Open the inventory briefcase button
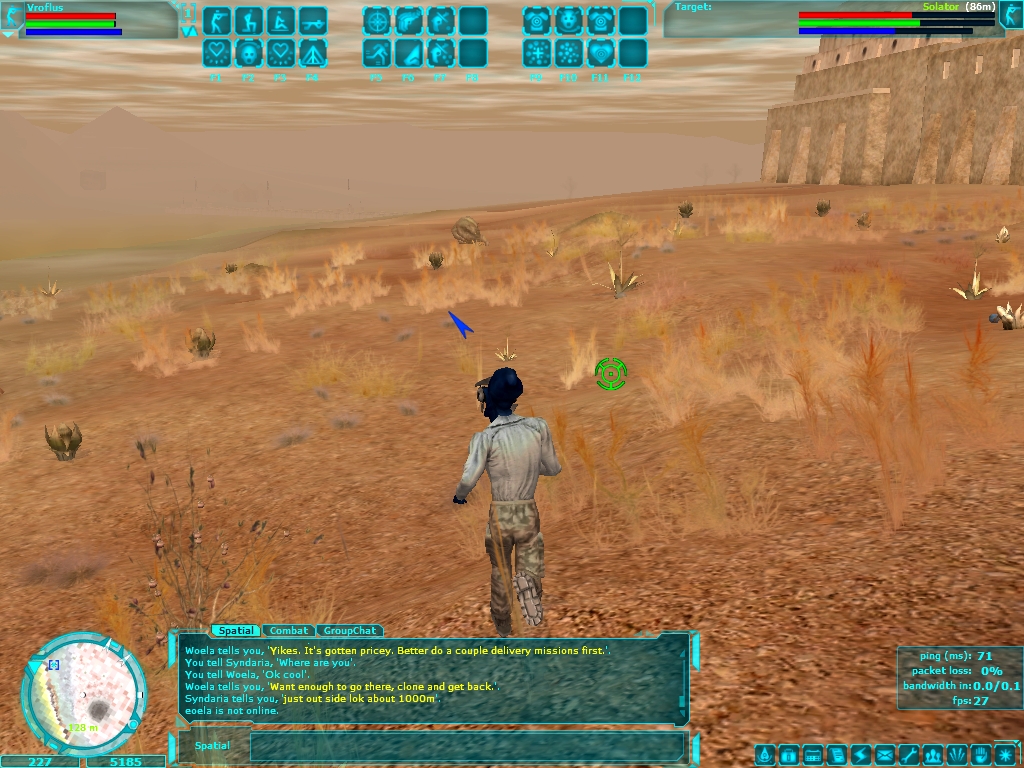 789,755
